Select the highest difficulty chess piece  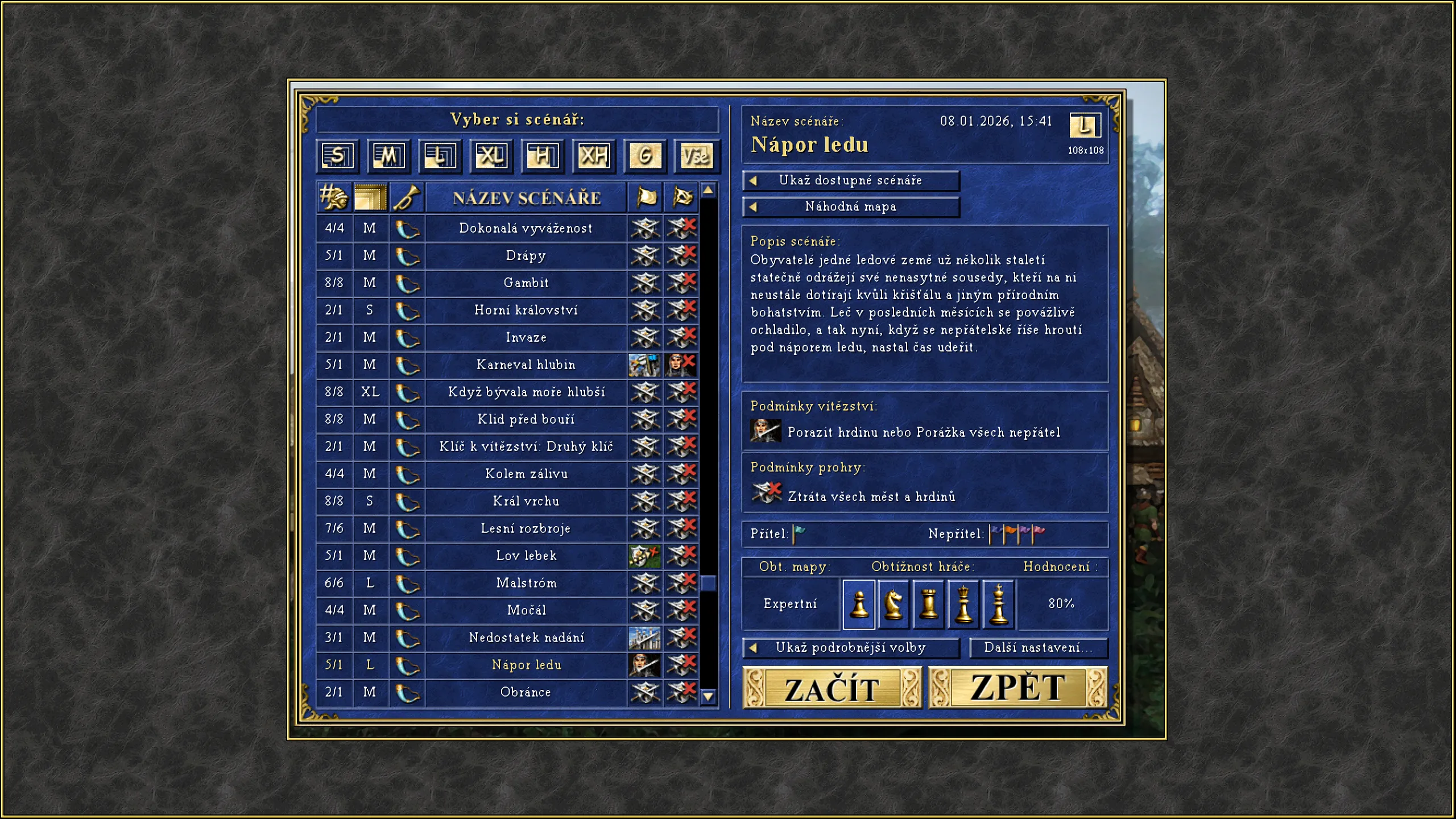tap(999, 604)
